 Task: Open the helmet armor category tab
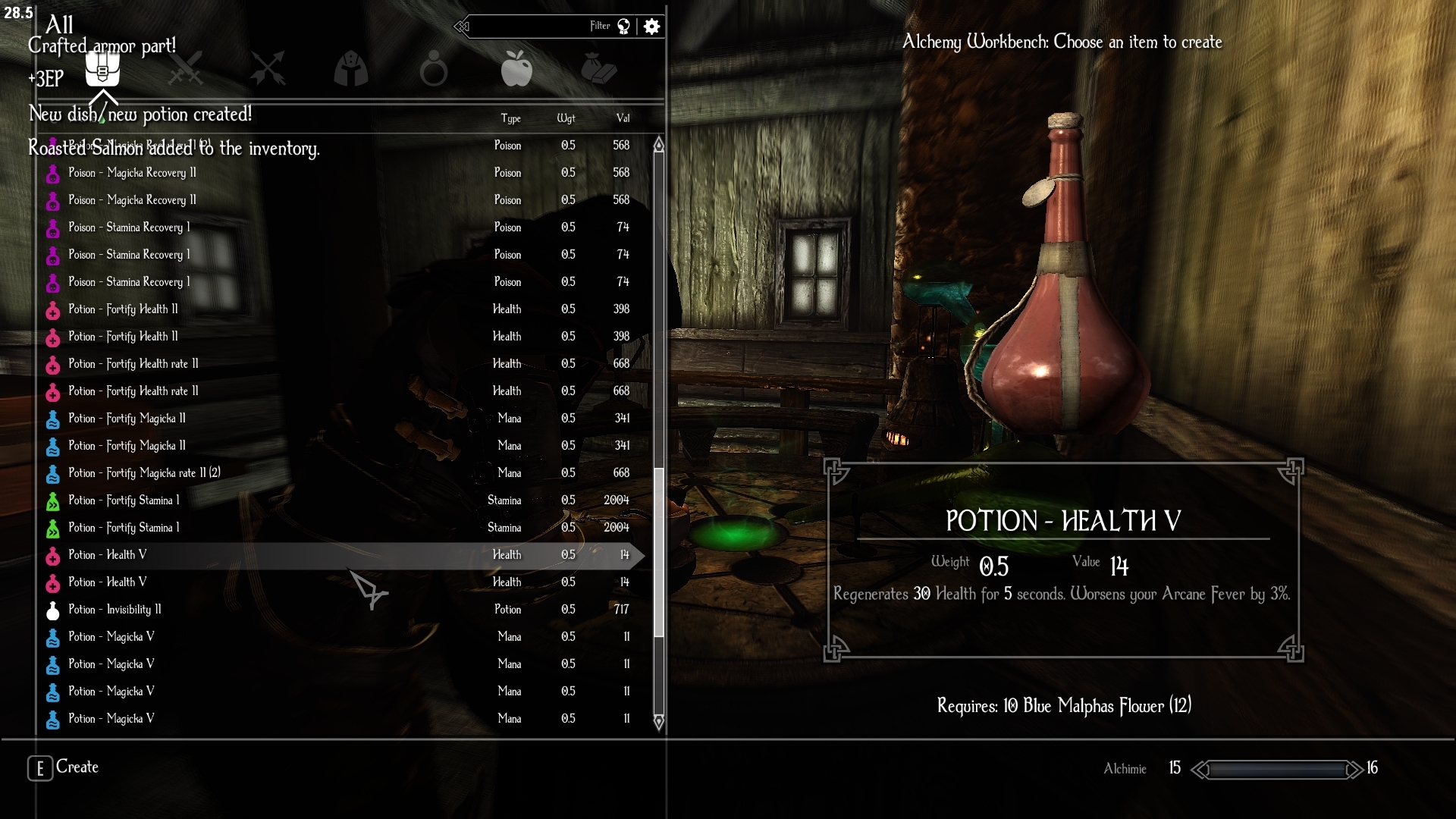351,69
